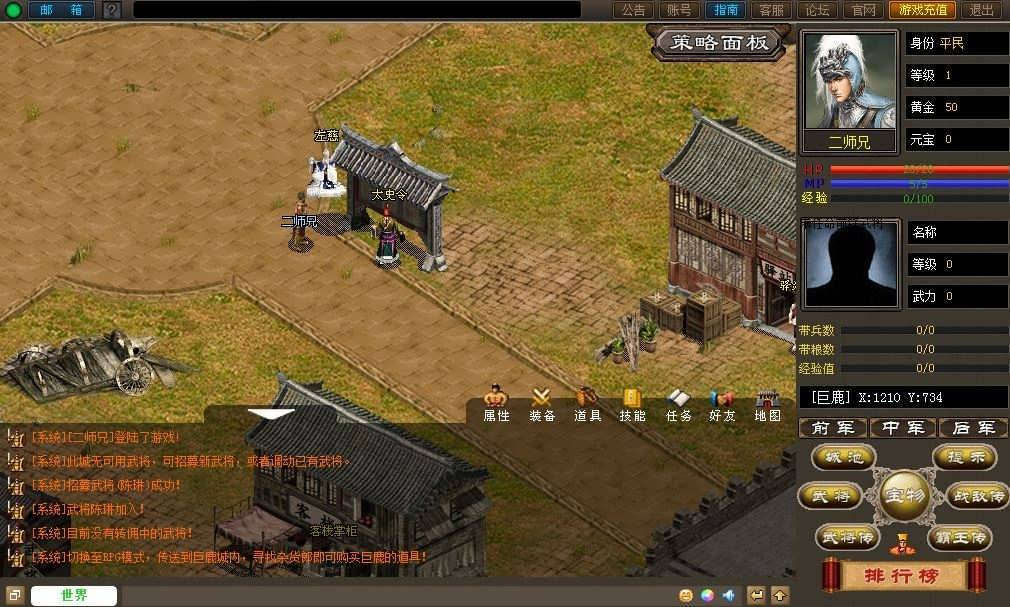View the 排行榜 ranking scroll
This screenshot has width=1010, height=607.
903,576
